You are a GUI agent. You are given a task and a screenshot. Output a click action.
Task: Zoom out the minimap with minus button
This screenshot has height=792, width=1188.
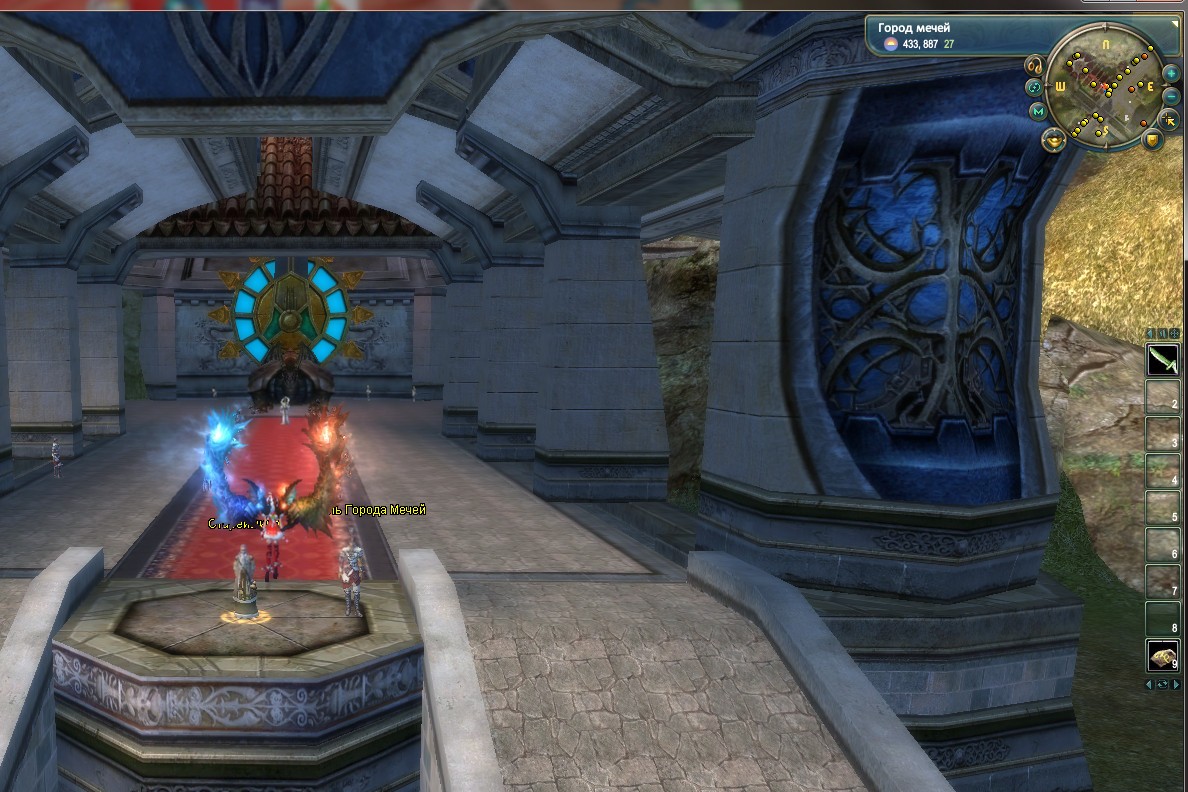tap(1171, 94)
